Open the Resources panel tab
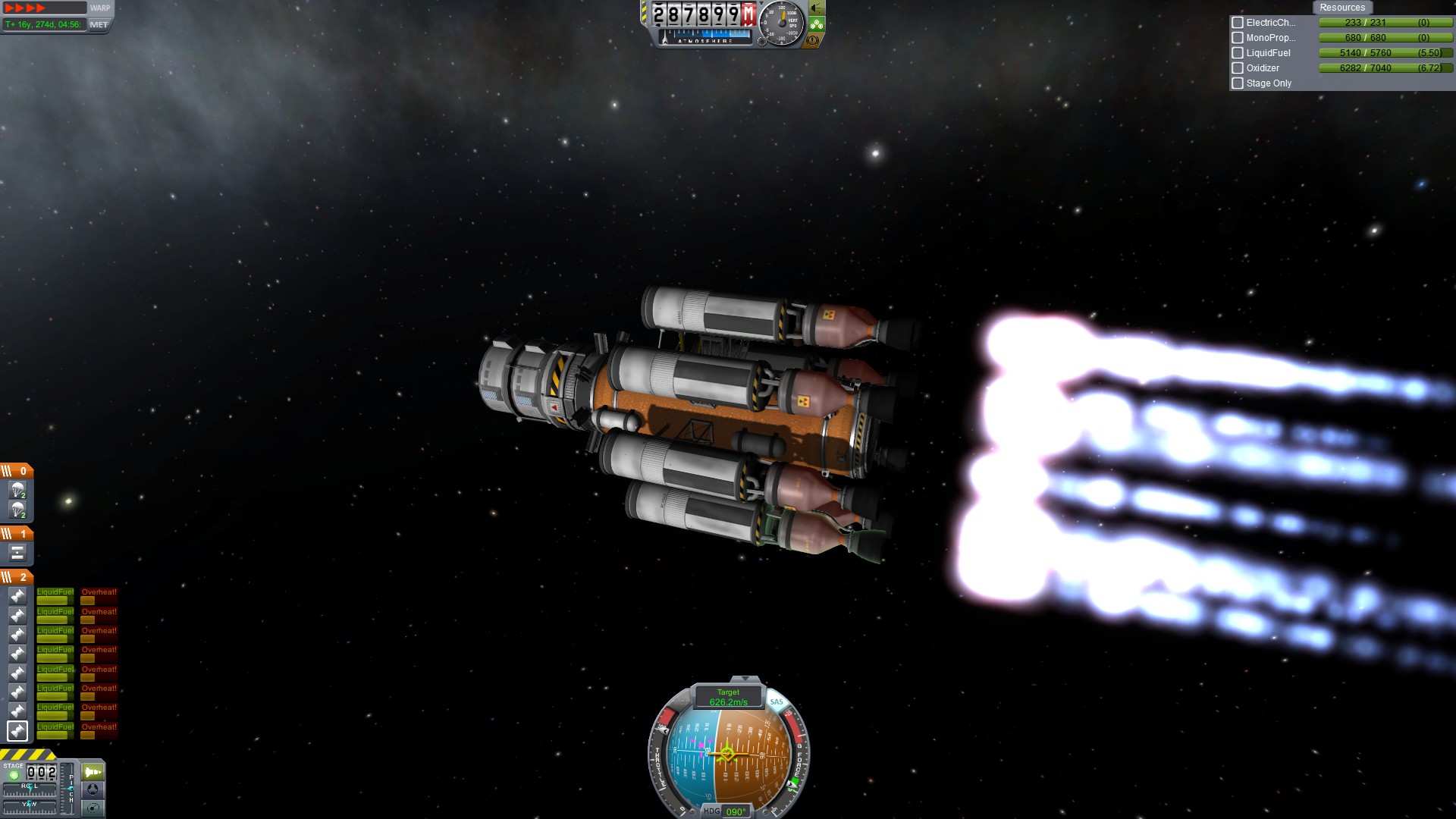1456x819 pixels. point(1341,8)
